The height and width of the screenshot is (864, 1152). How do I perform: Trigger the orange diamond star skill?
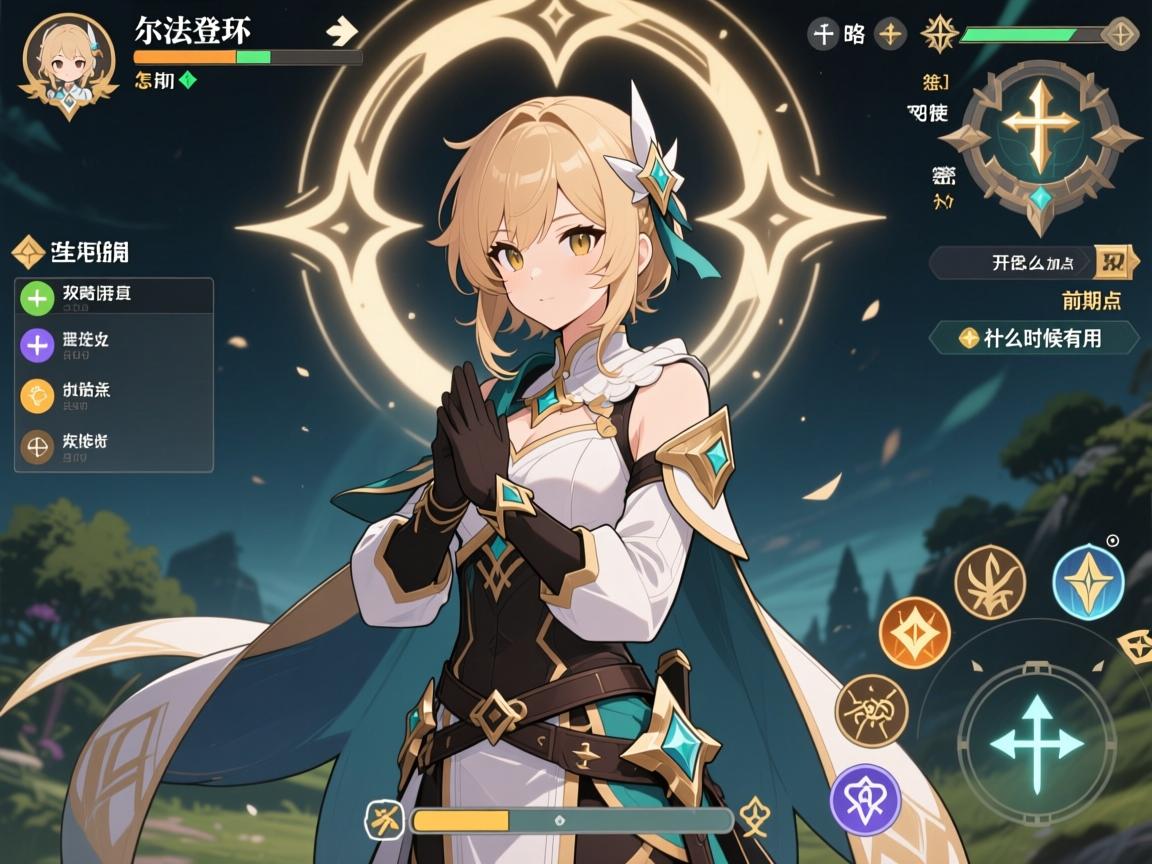click(x=914, y=632)
